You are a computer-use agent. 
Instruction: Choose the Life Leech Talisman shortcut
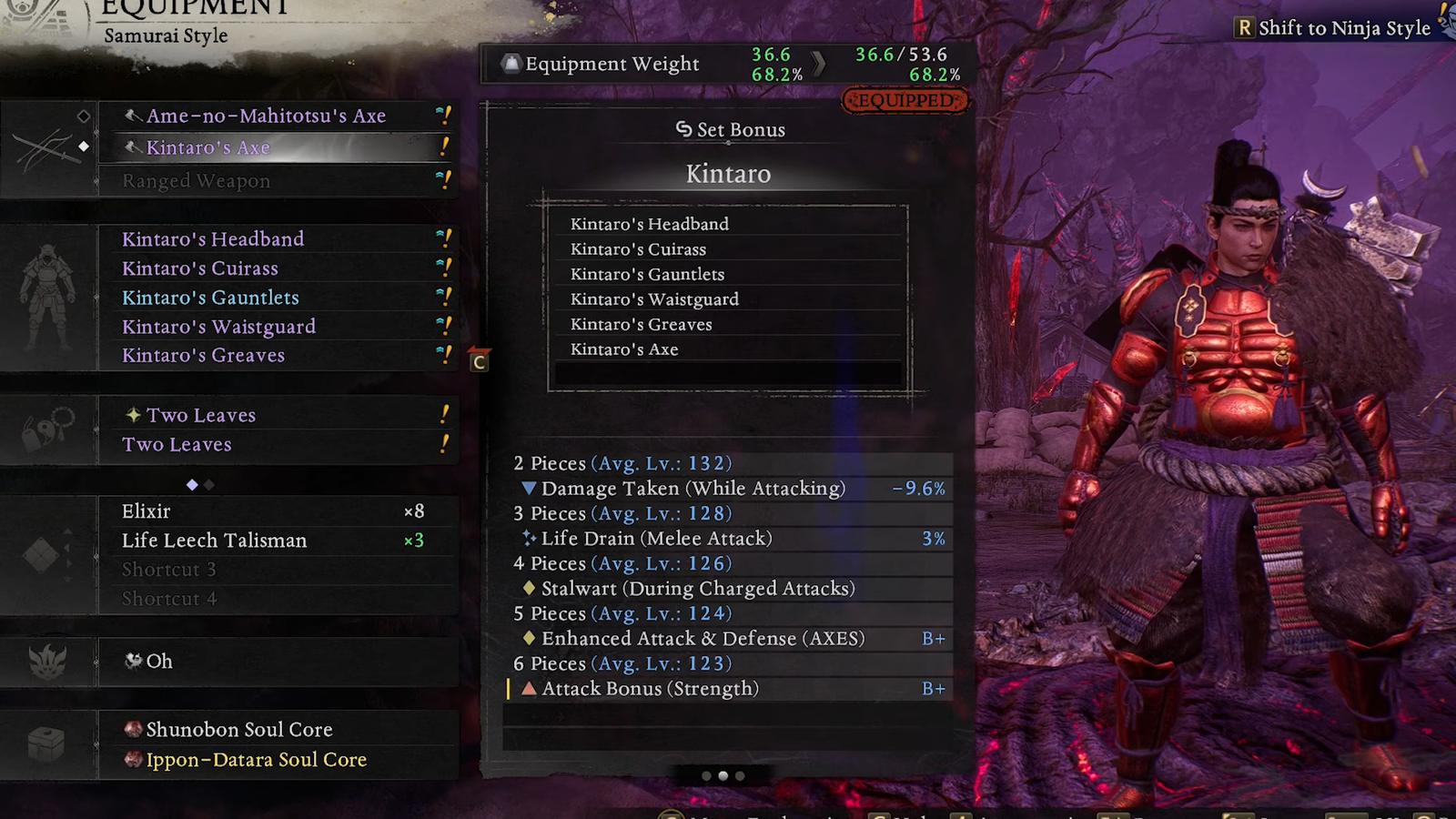(x=273, y=541)
